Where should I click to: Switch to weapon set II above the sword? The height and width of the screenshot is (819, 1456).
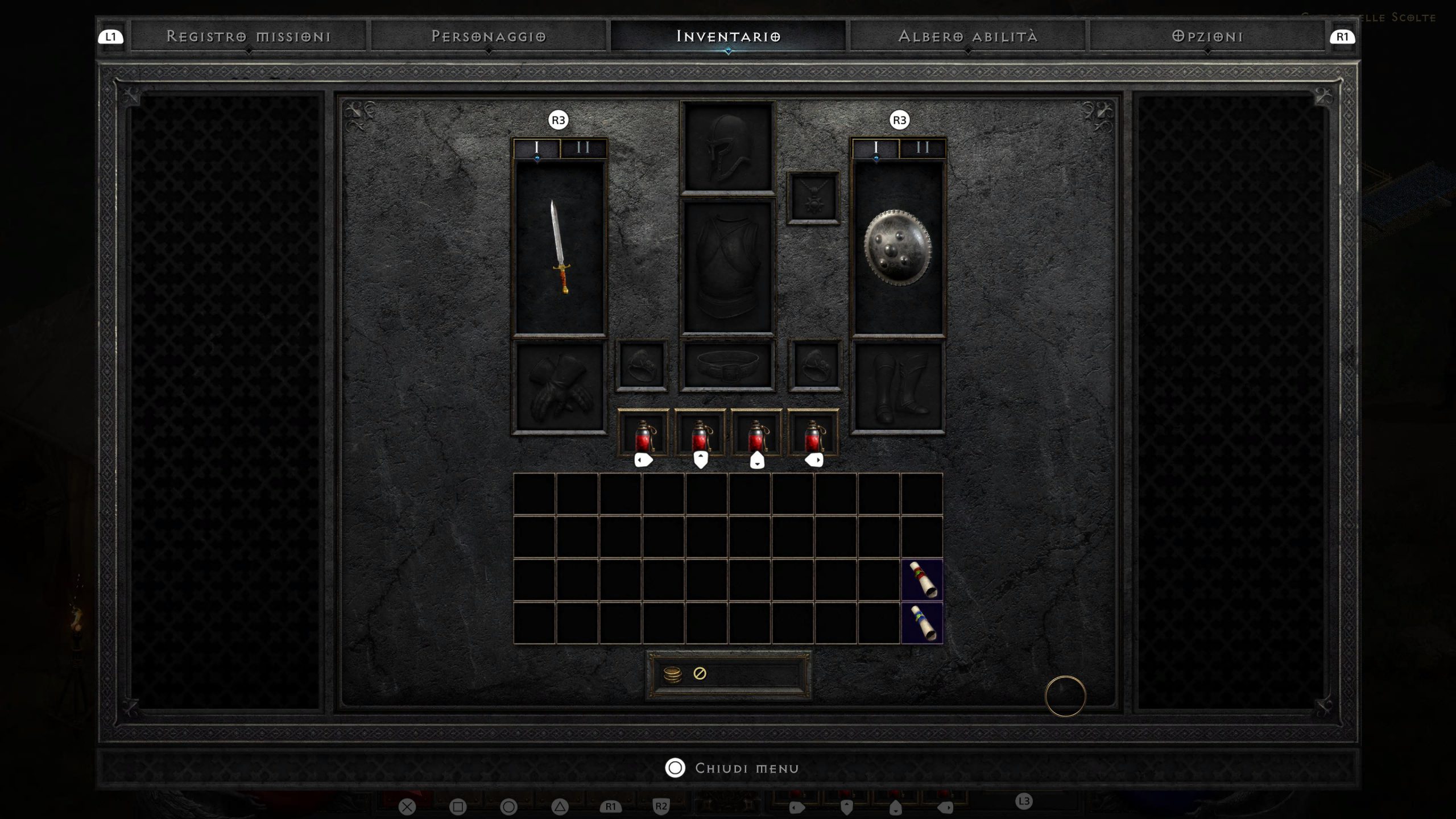584,148
